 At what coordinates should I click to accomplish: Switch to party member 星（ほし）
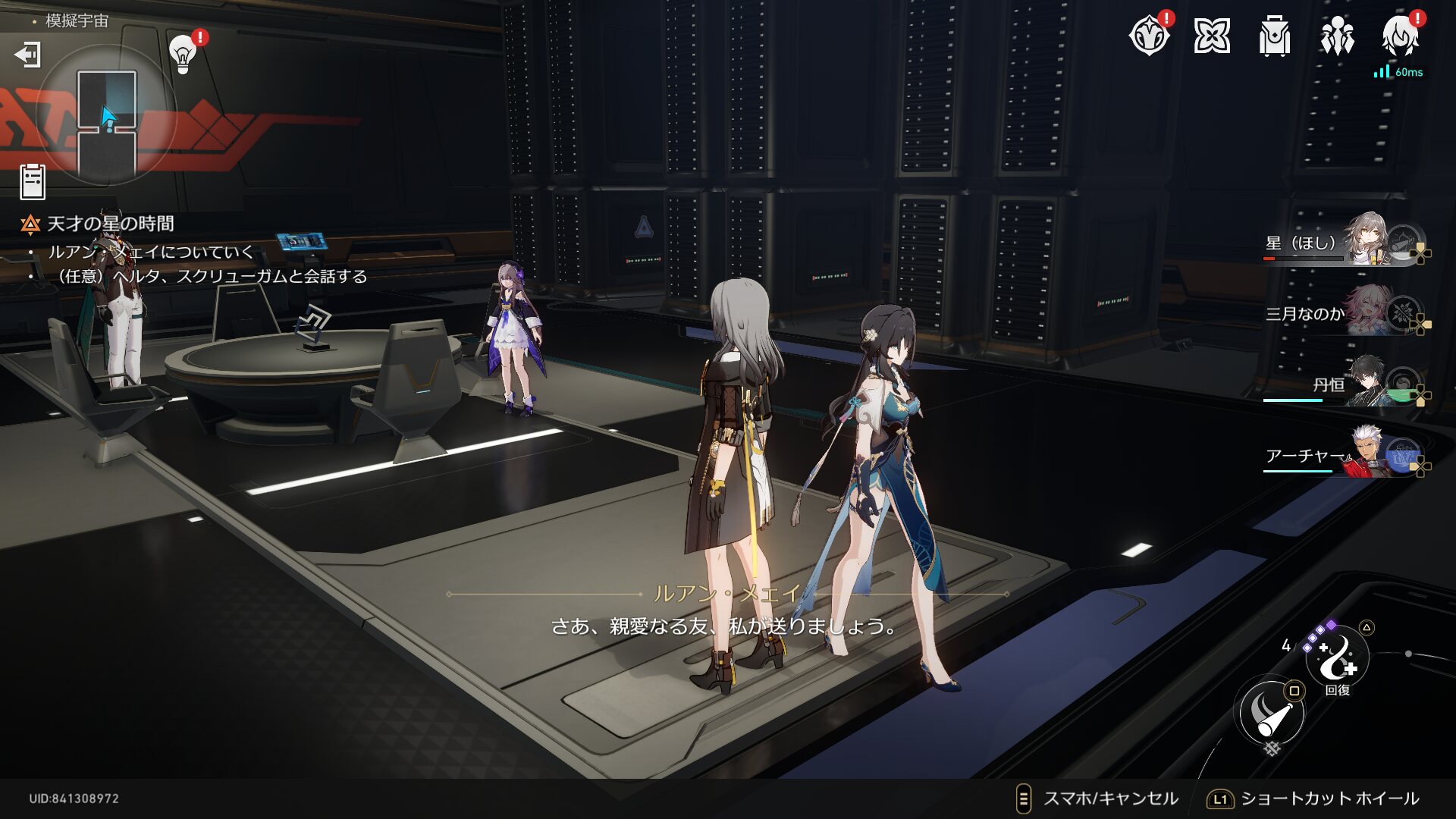(x=1342, y=243)
